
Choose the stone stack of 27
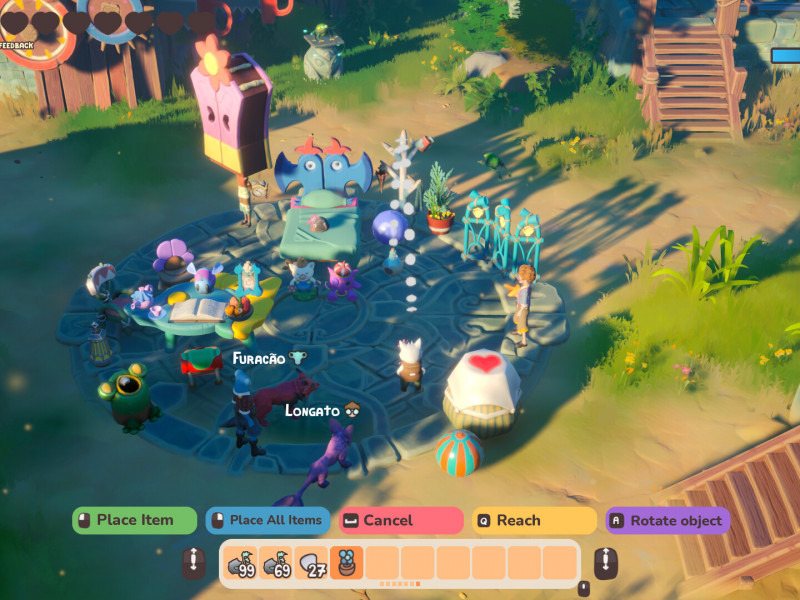click(311, 563)
